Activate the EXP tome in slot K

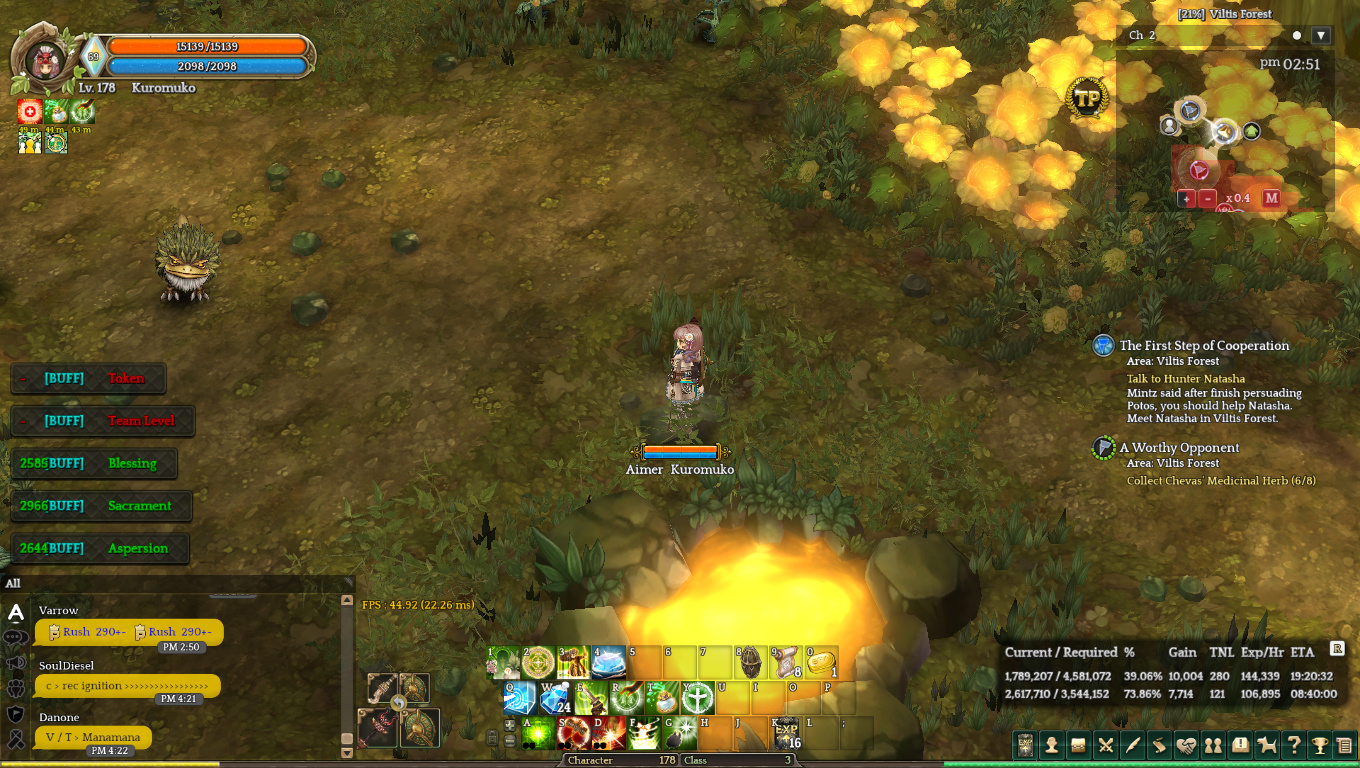786,733
